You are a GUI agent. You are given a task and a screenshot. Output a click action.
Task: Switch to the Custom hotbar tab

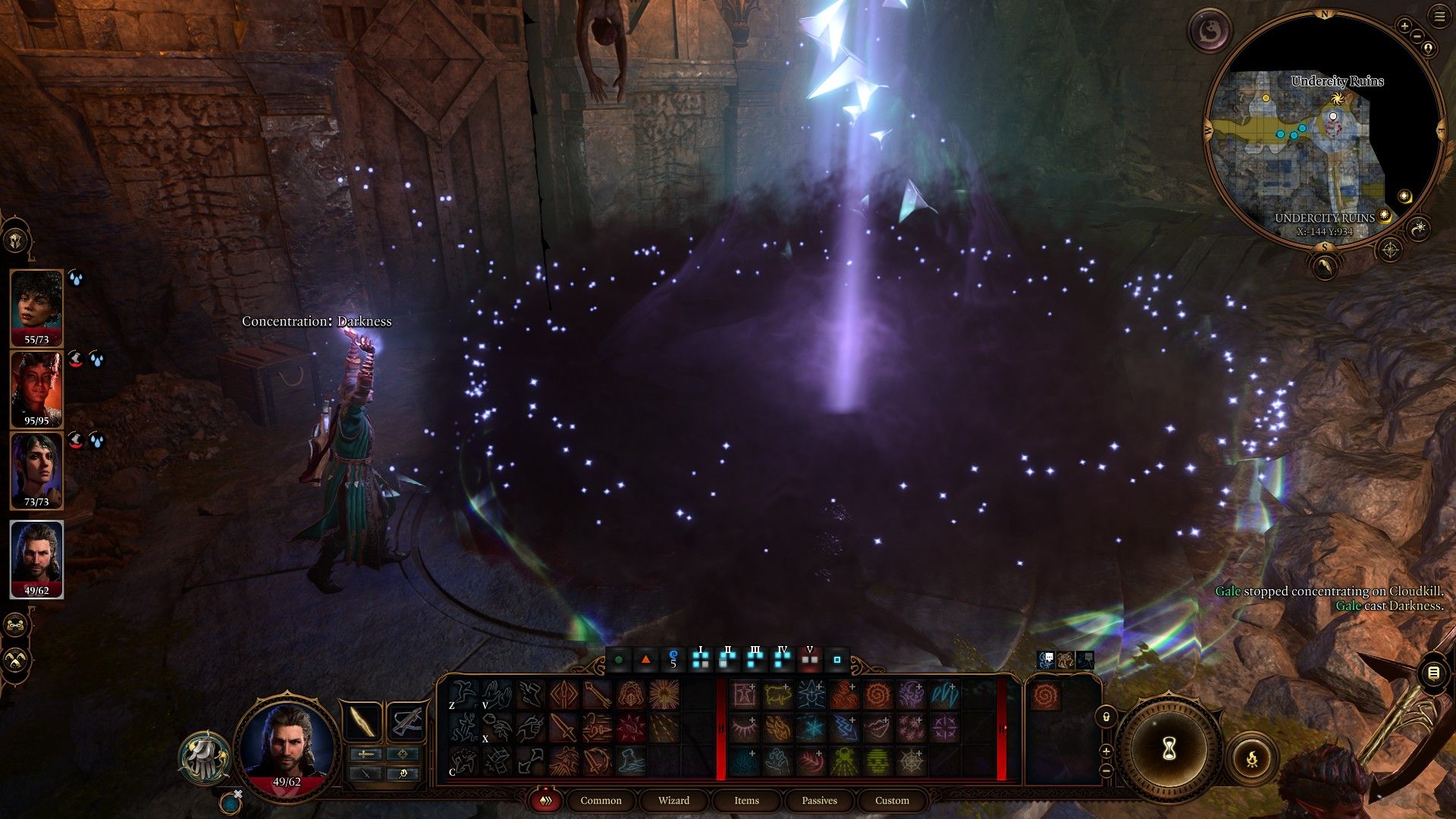pos(892,801)
